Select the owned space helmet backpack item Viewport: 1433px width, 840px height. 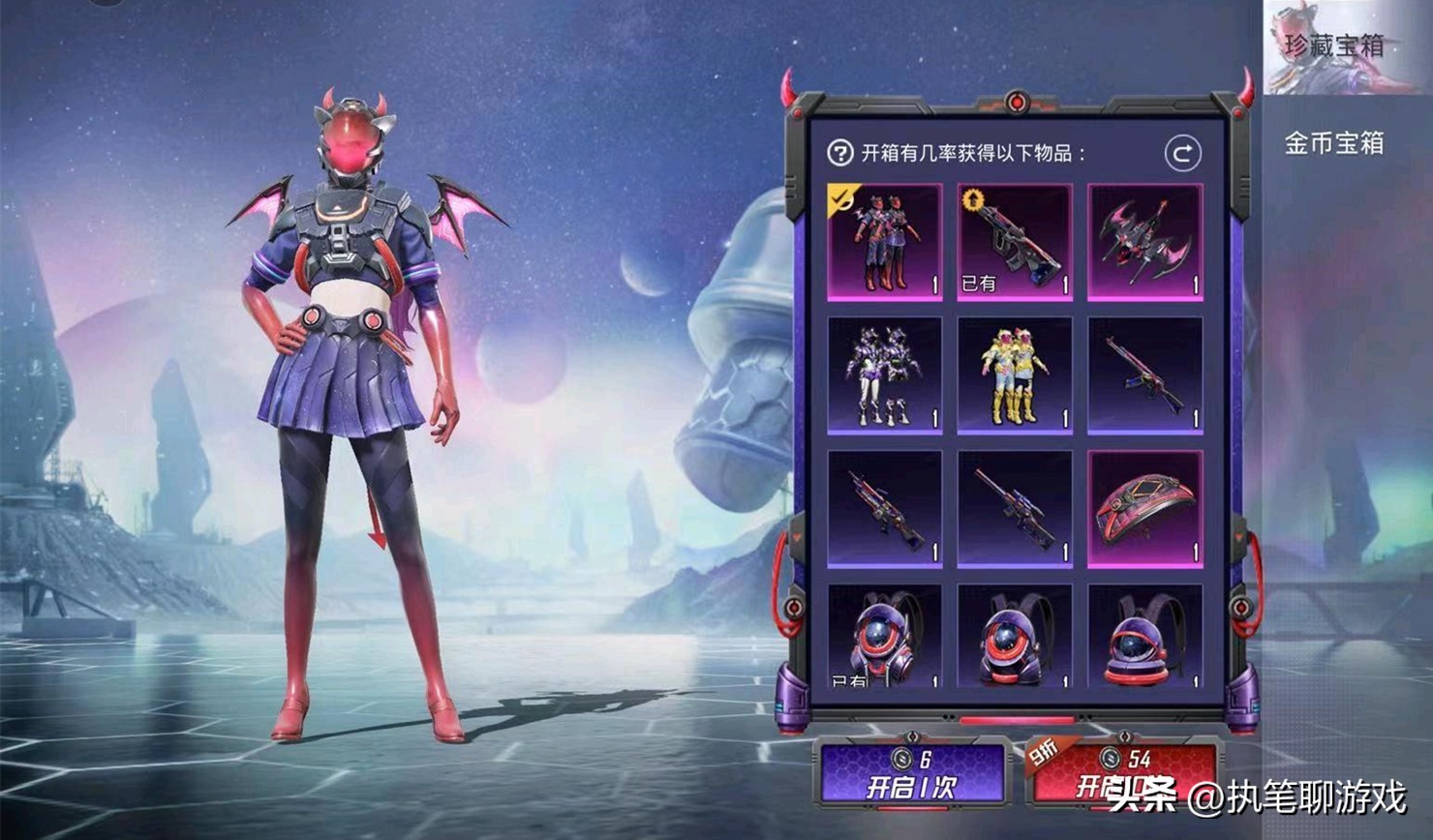coord(884,637)
